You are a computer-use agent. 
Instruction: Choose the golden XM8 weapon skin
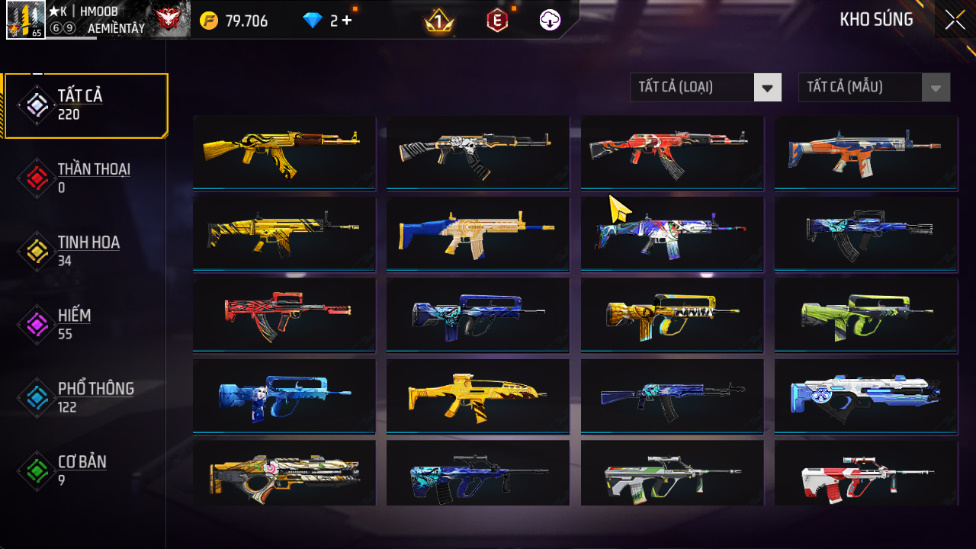coord(478,394)
